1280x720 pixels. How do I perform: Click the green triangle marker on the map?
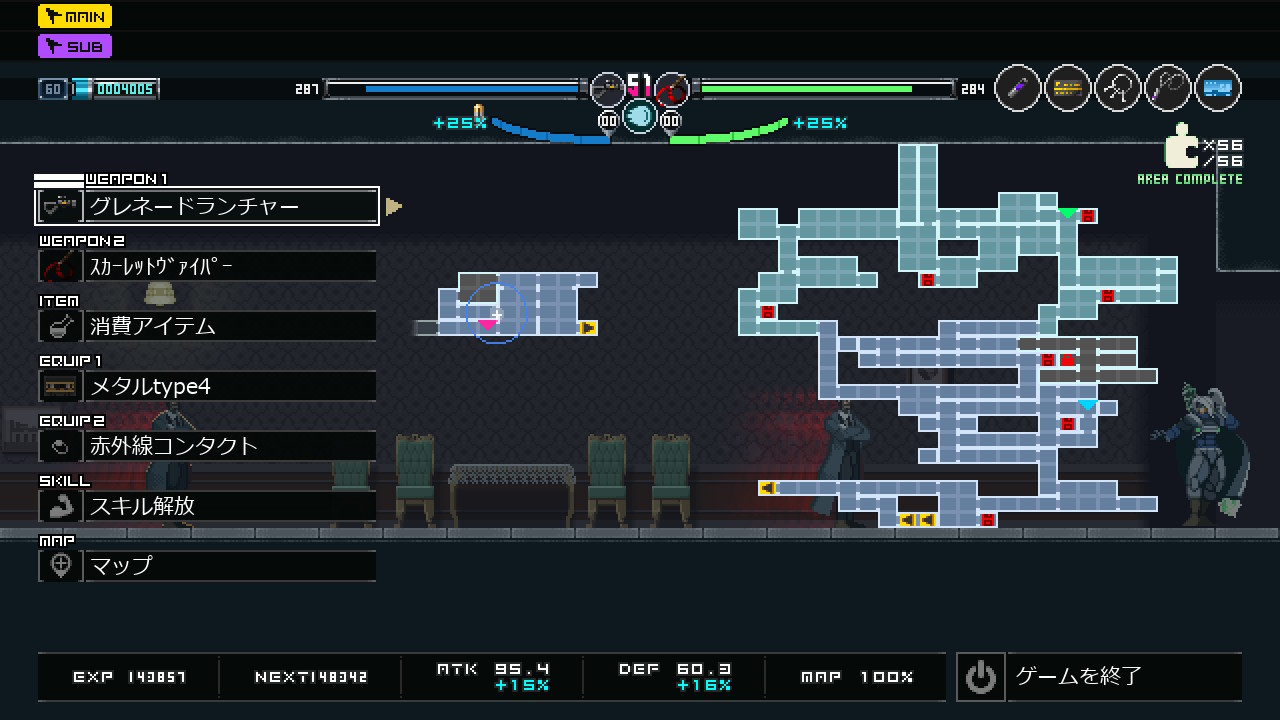click(1068, 213)
